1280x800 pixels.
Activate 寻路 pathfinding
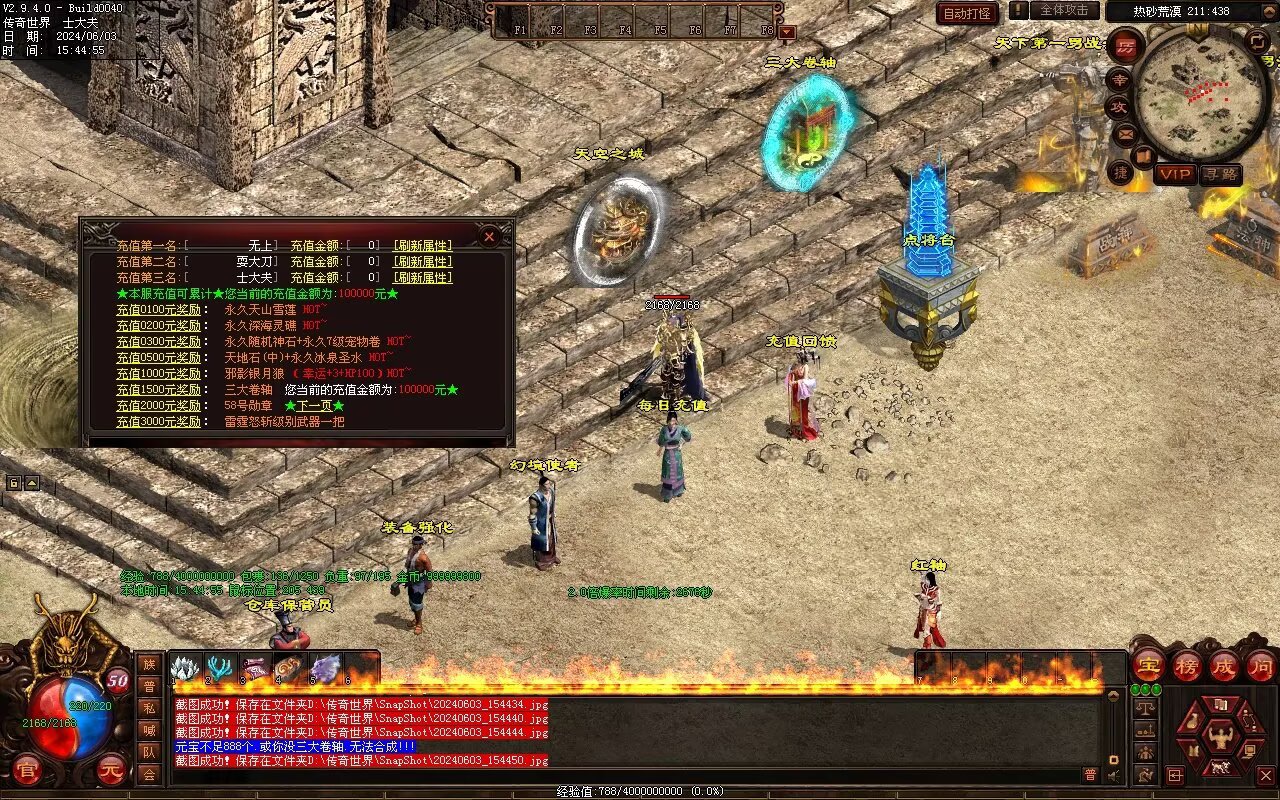tap(1220, 174)
